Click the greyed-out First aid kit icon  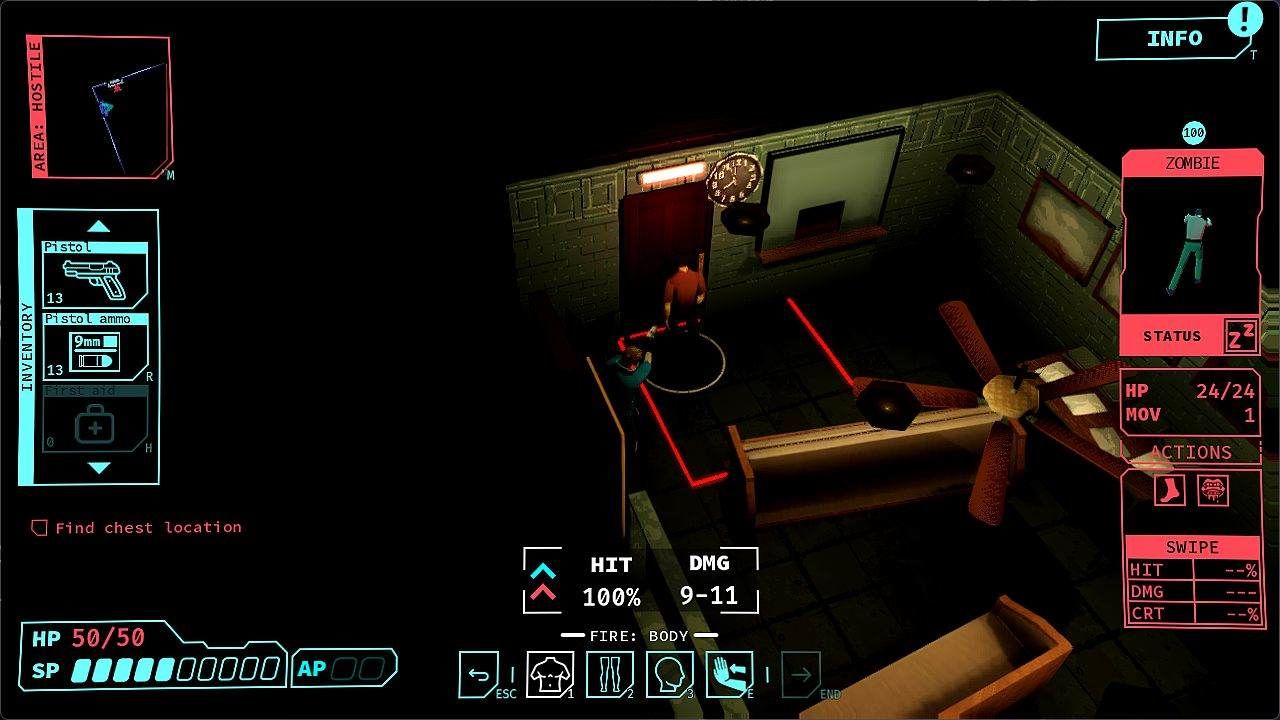tap(95, 422)
